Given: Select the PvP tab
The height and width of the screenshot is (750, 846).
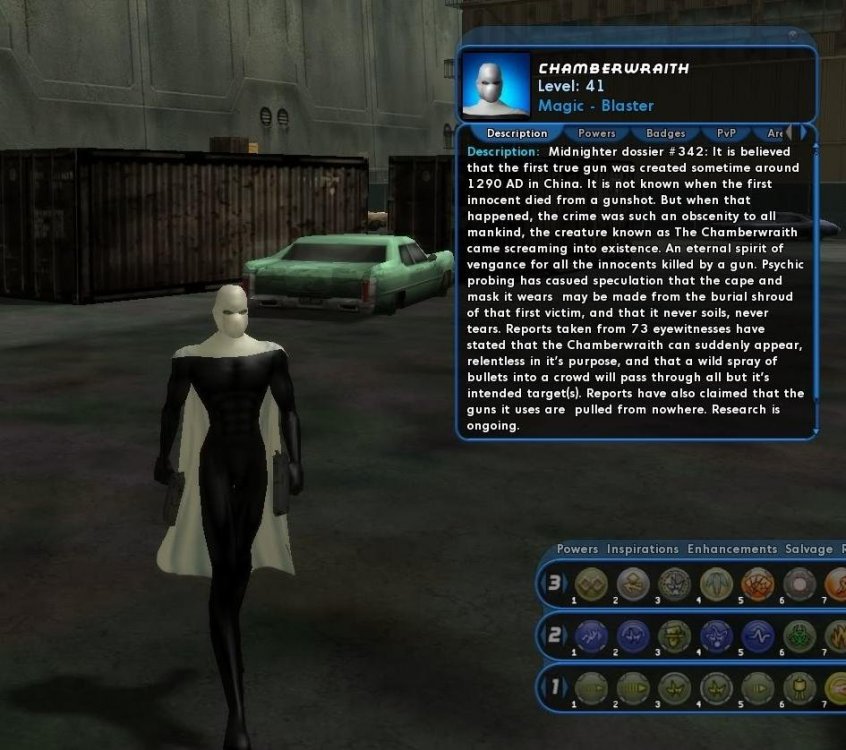Looking at the screenshot, I should 726,133.
